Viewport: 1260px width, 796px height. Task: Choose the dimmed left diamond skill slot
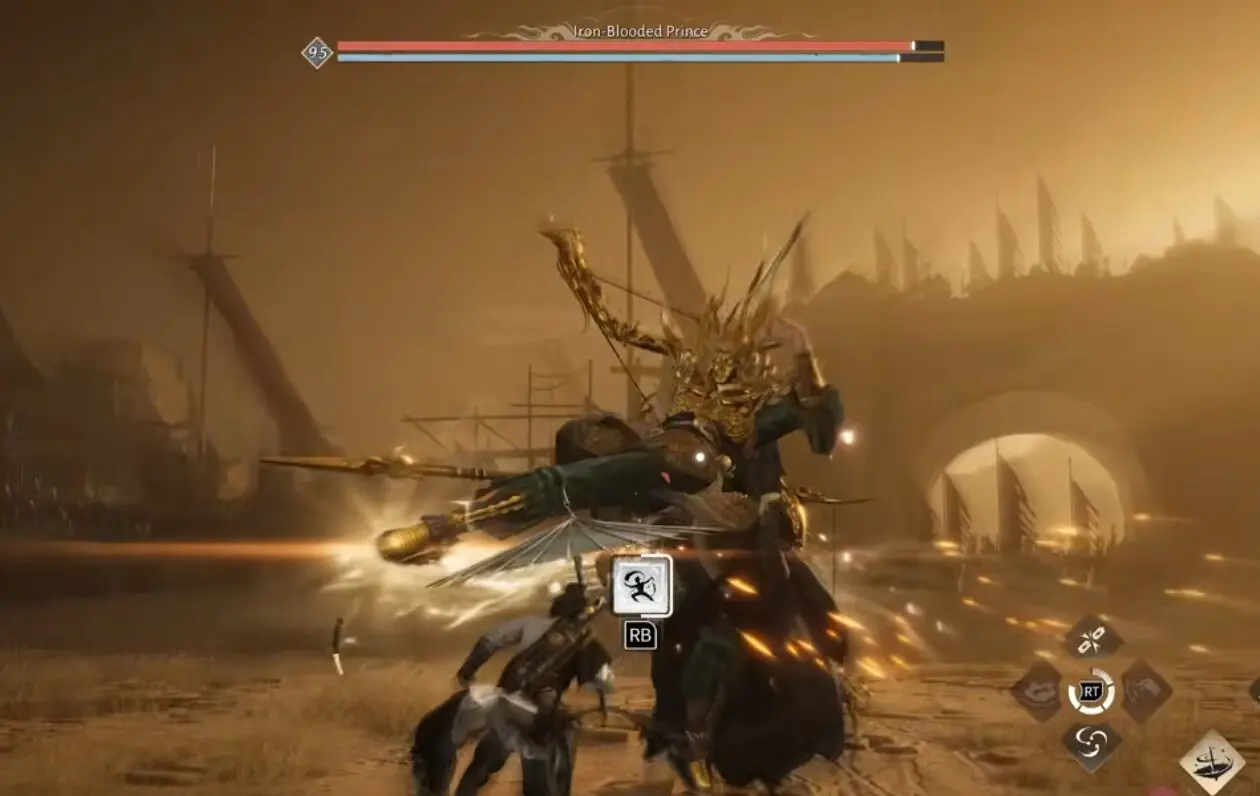(1037, 691)
